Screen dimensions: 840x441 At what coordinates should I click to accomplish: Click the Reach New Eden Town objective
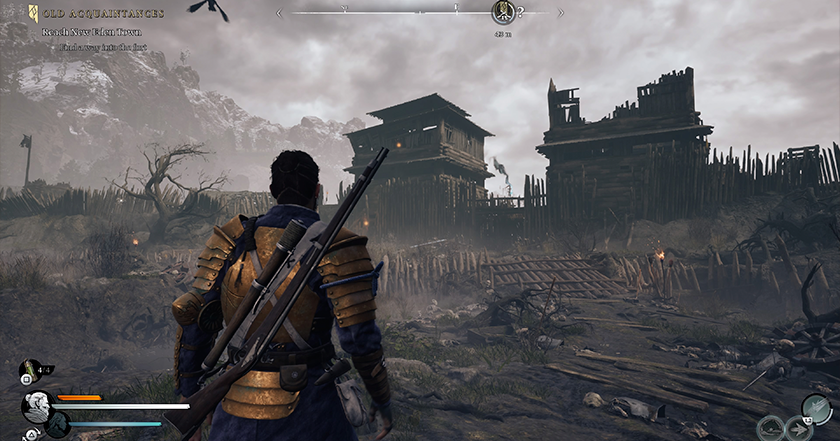[x=91, y=32]
